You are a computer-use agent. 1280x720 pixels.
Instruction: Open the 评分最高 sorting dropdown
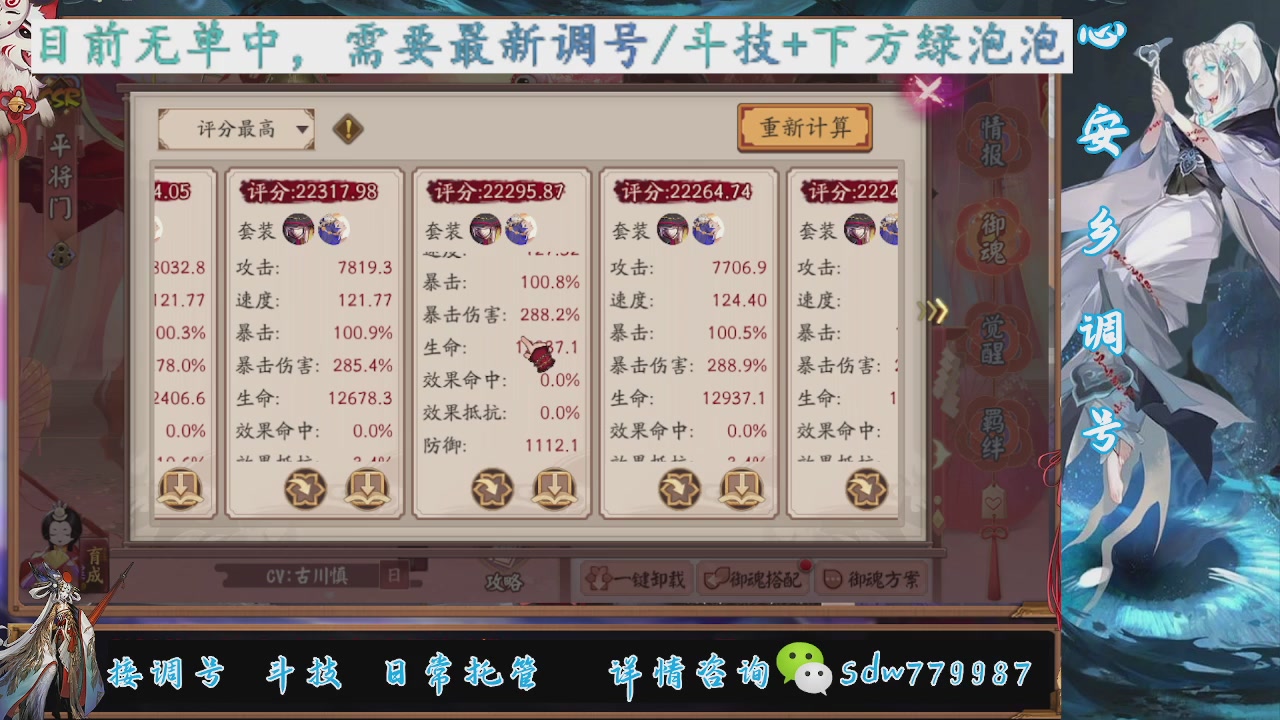click(x=238, y=129)
